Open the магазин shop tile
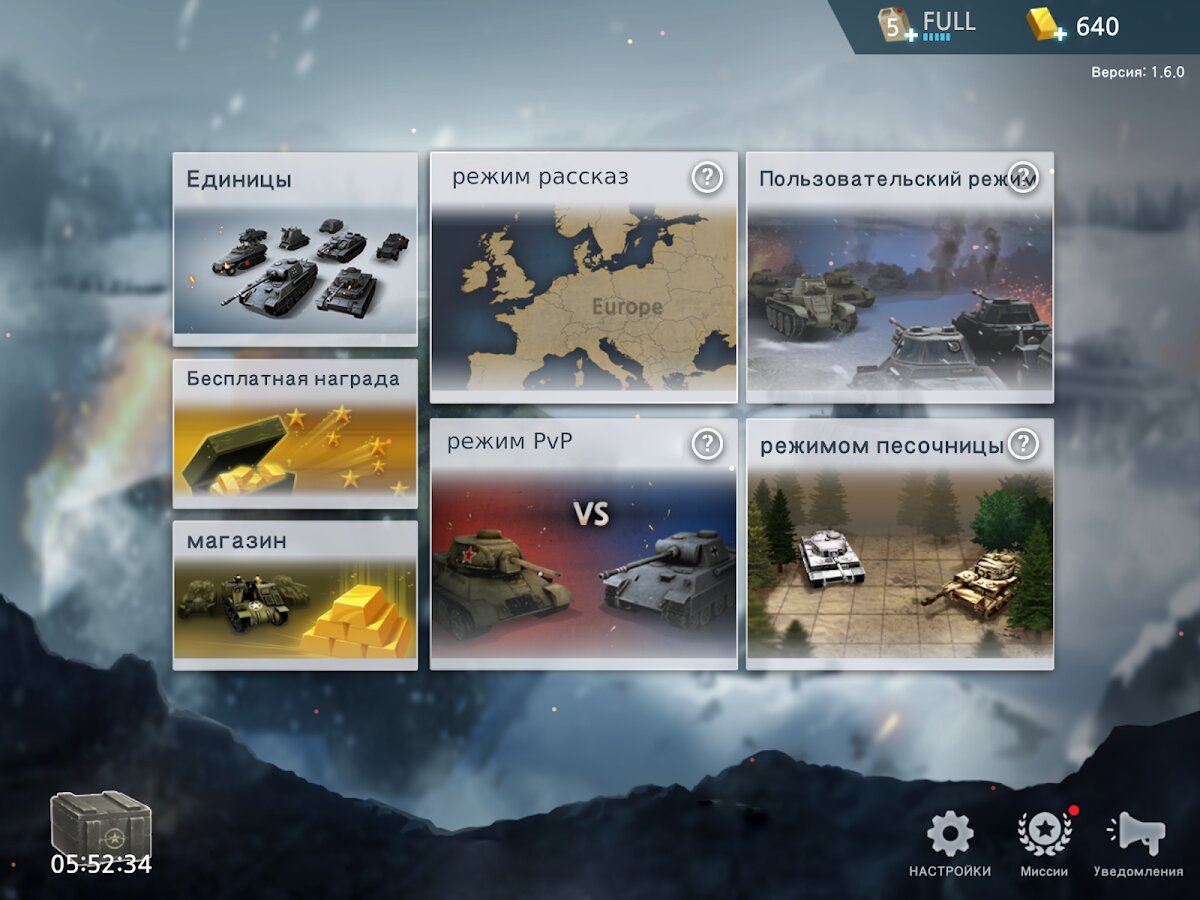 click(295, 595)
